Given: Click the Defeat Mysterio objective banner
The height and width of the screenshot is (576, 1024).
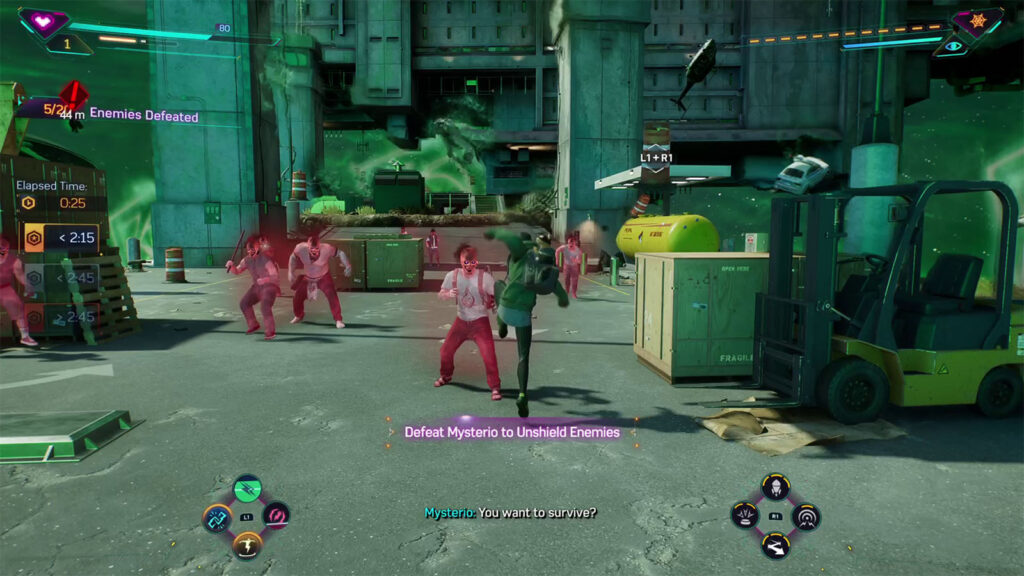Looking at the screenshot, I should (x=511, y=432).
